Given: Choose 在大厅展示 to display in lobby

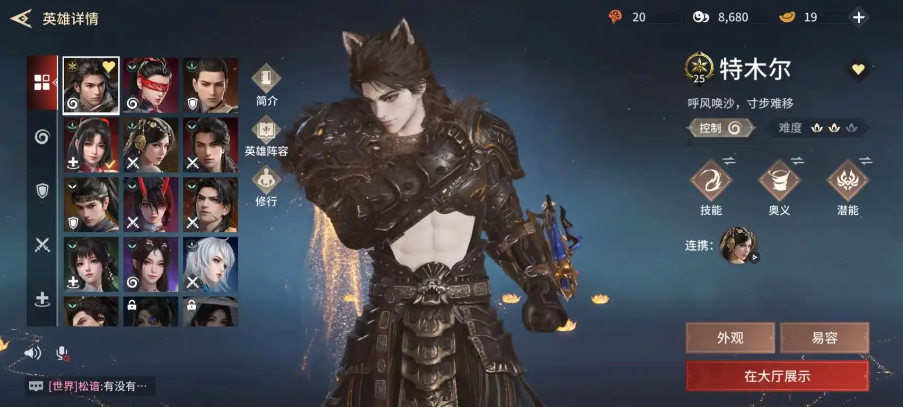Looking at the screenshot, I should [x=777, y=376].
